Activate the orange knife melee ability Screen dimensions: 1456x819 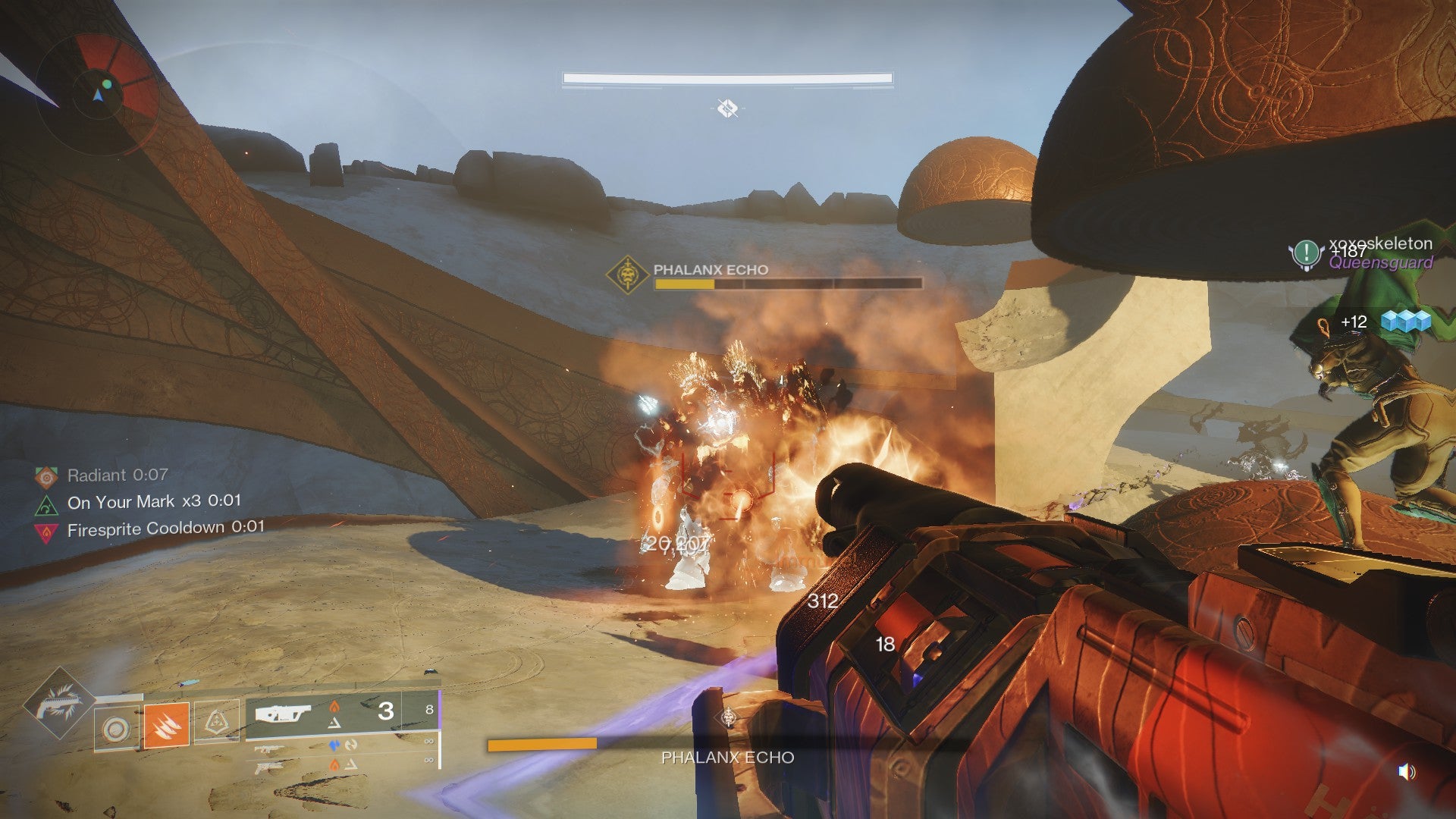(x=166, y=724)
